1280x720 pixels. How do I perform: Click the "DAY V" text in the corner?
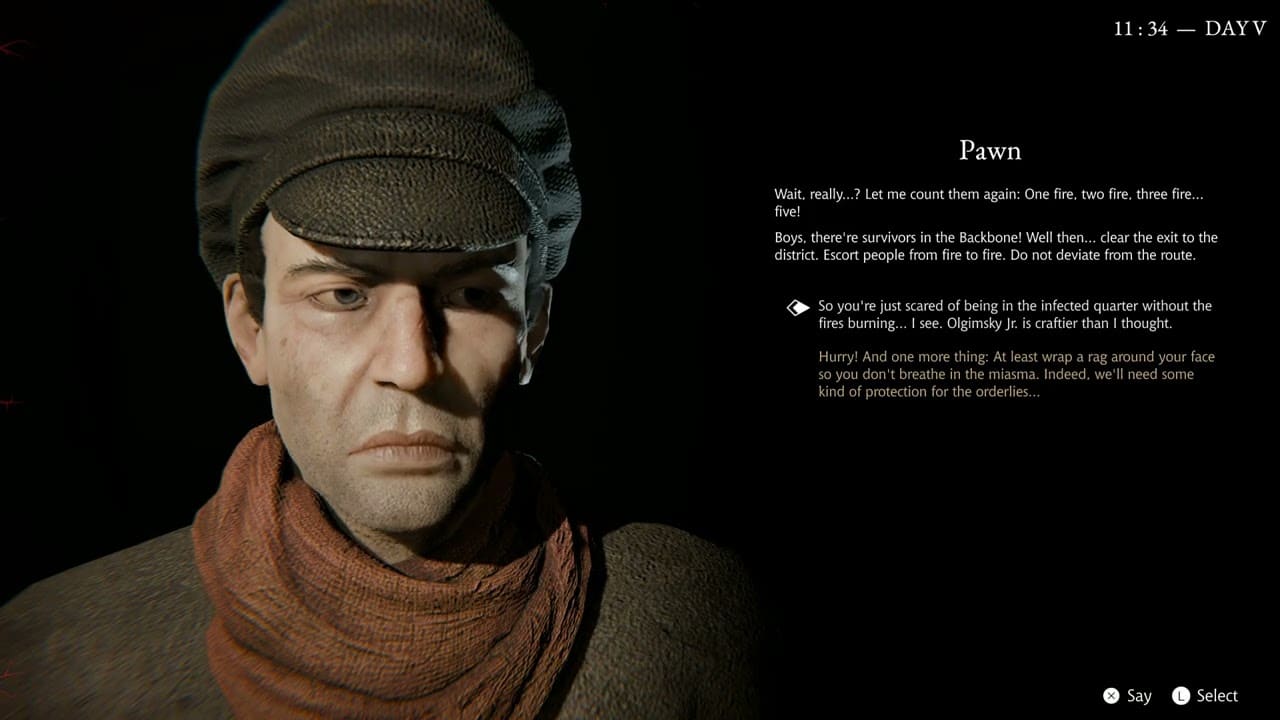1237,28
